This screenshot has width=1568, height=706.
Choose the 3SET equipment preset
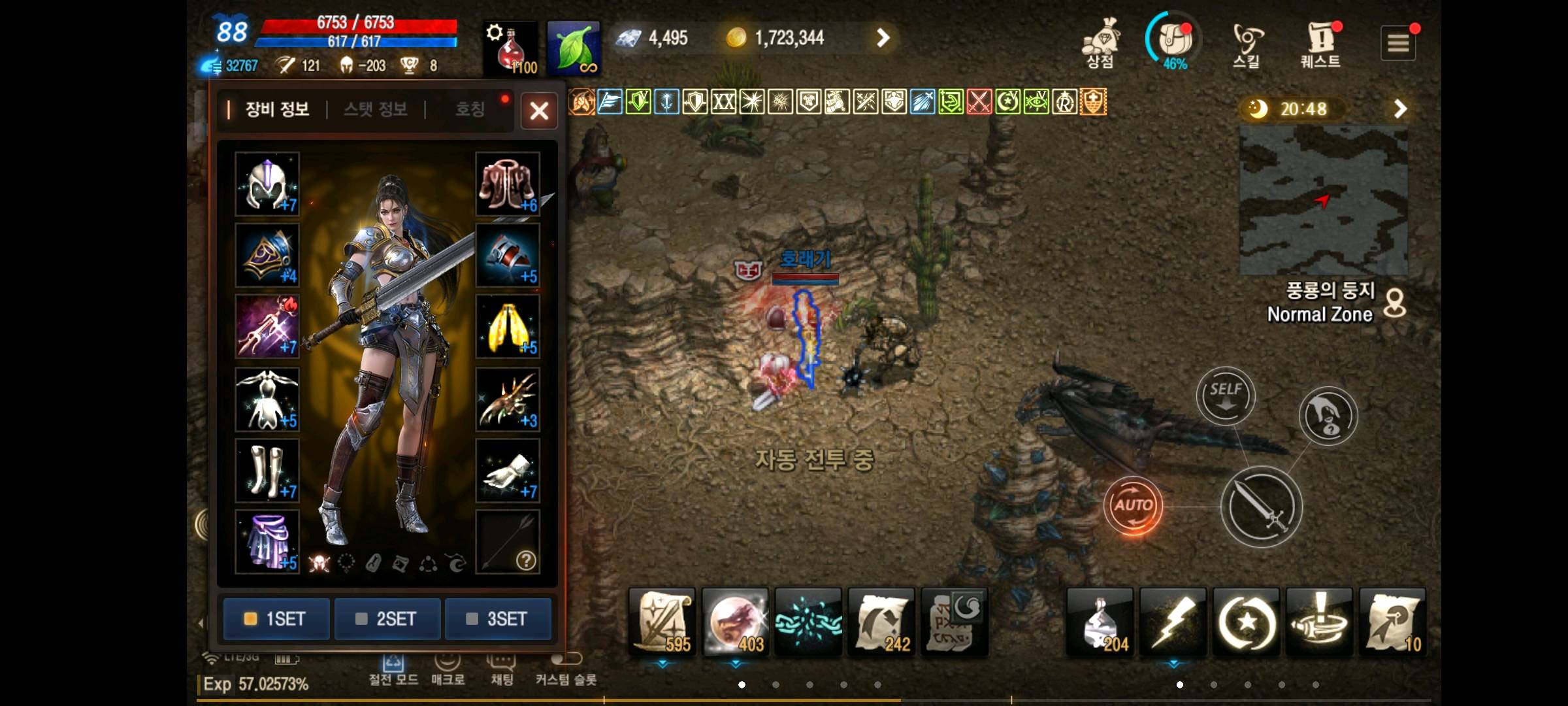tap(498, 618)
